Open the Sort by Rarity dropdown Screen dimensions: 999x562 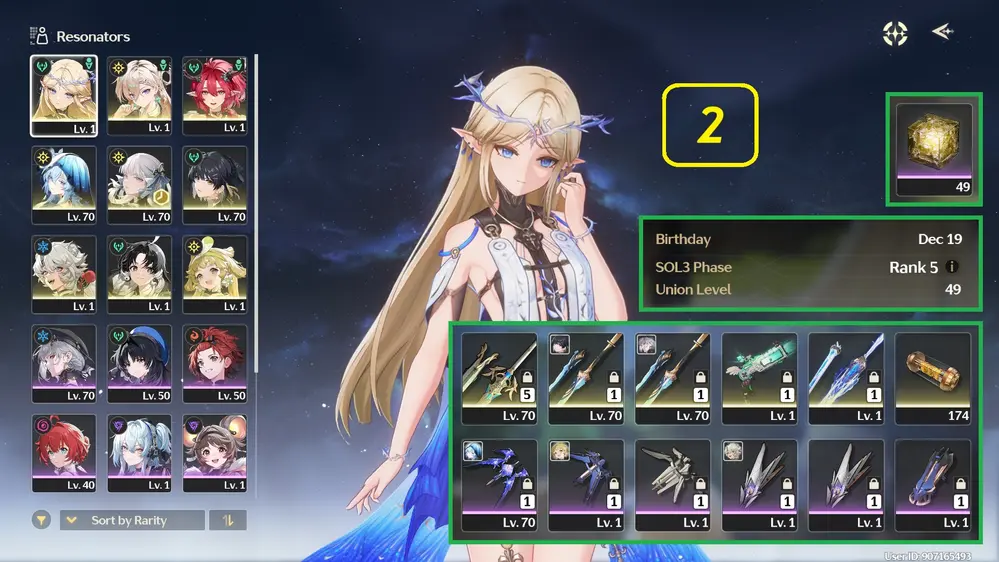(132, 520)
